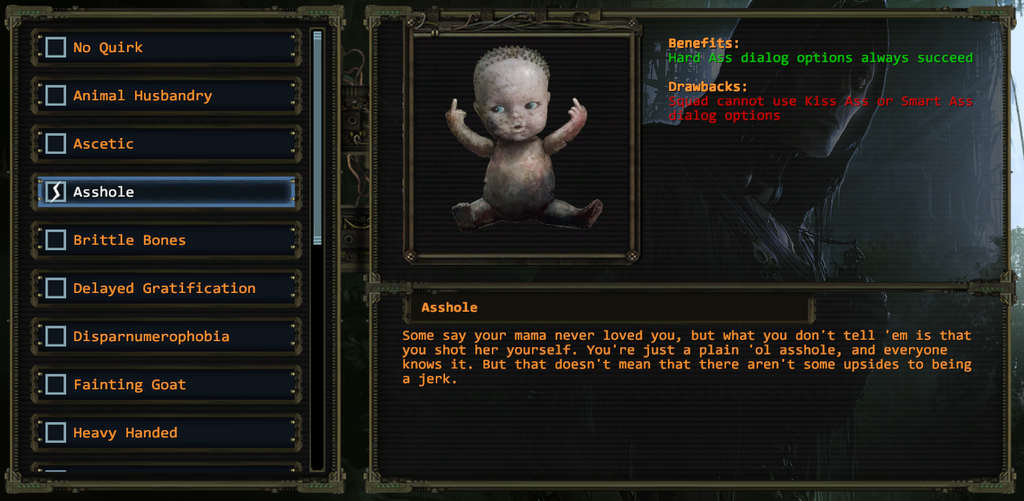
Task: Select the Fainting Goat quirk
Action: pos(56,384)
